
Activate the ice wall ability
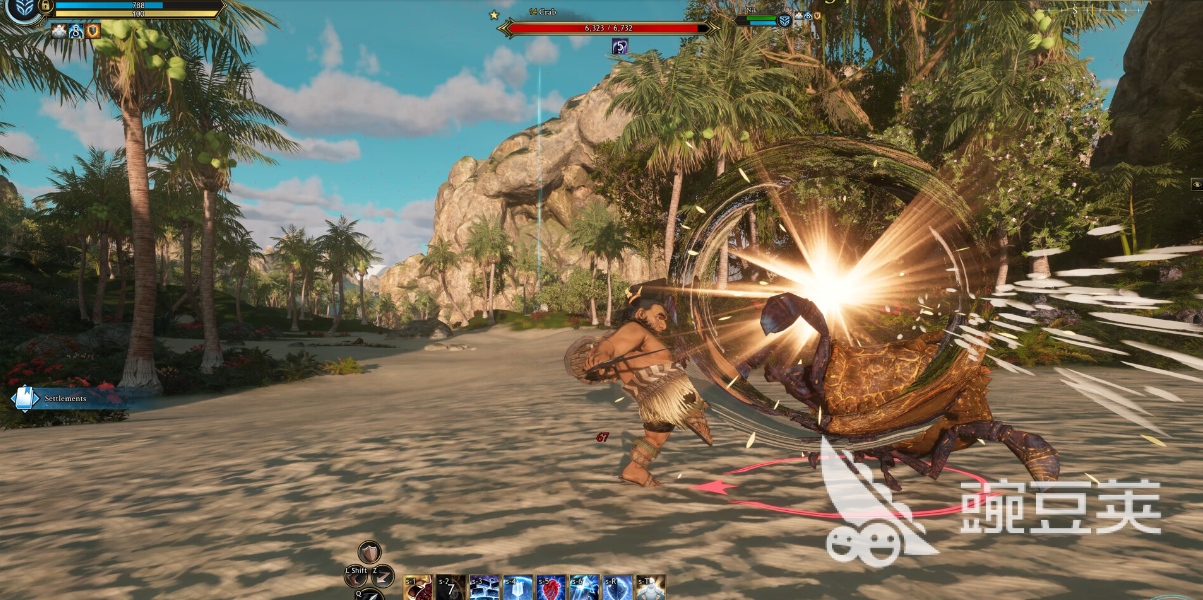(484, 588)
